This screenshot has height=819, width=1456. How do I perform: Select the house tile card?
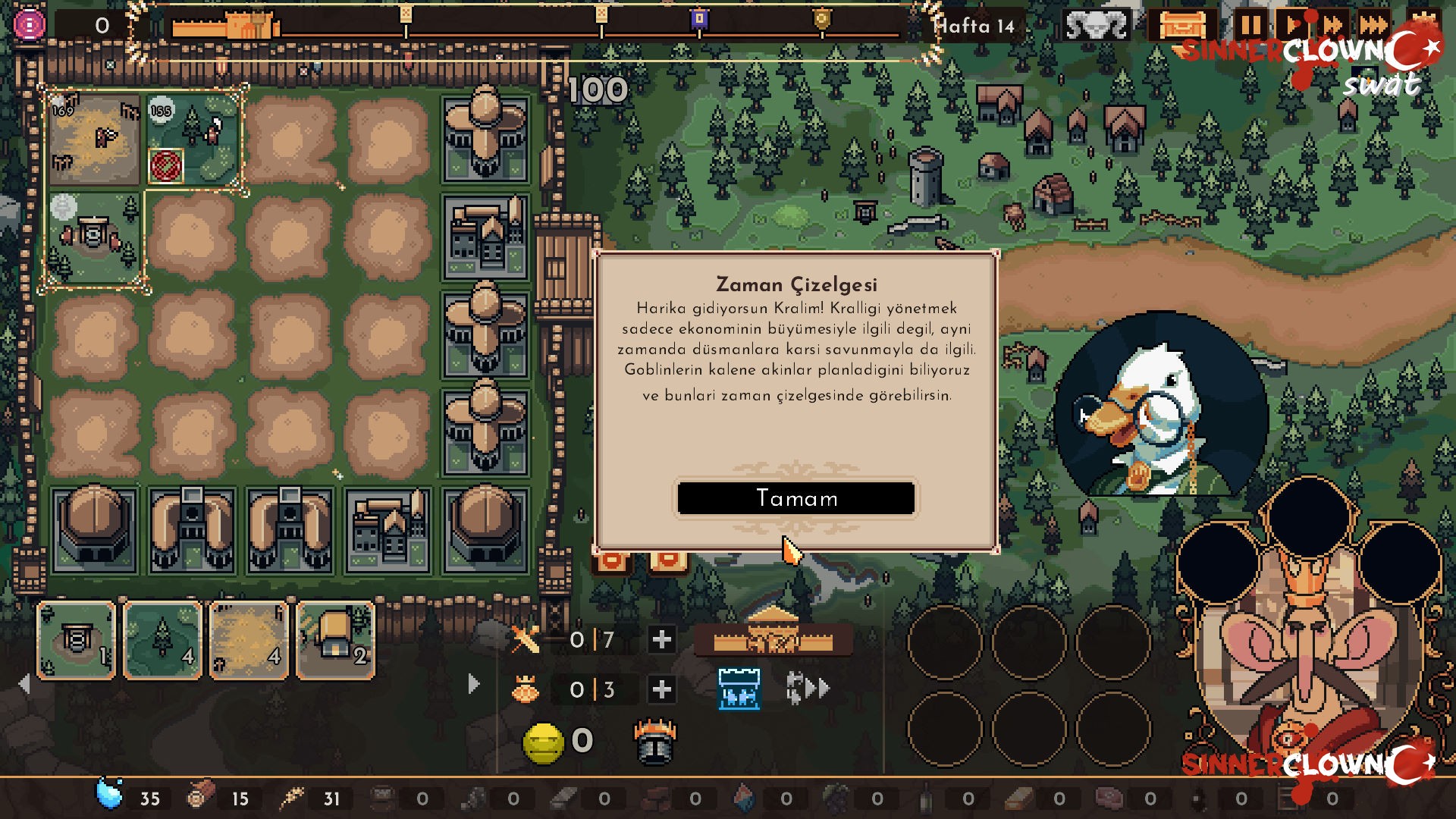tap(335, 641)
